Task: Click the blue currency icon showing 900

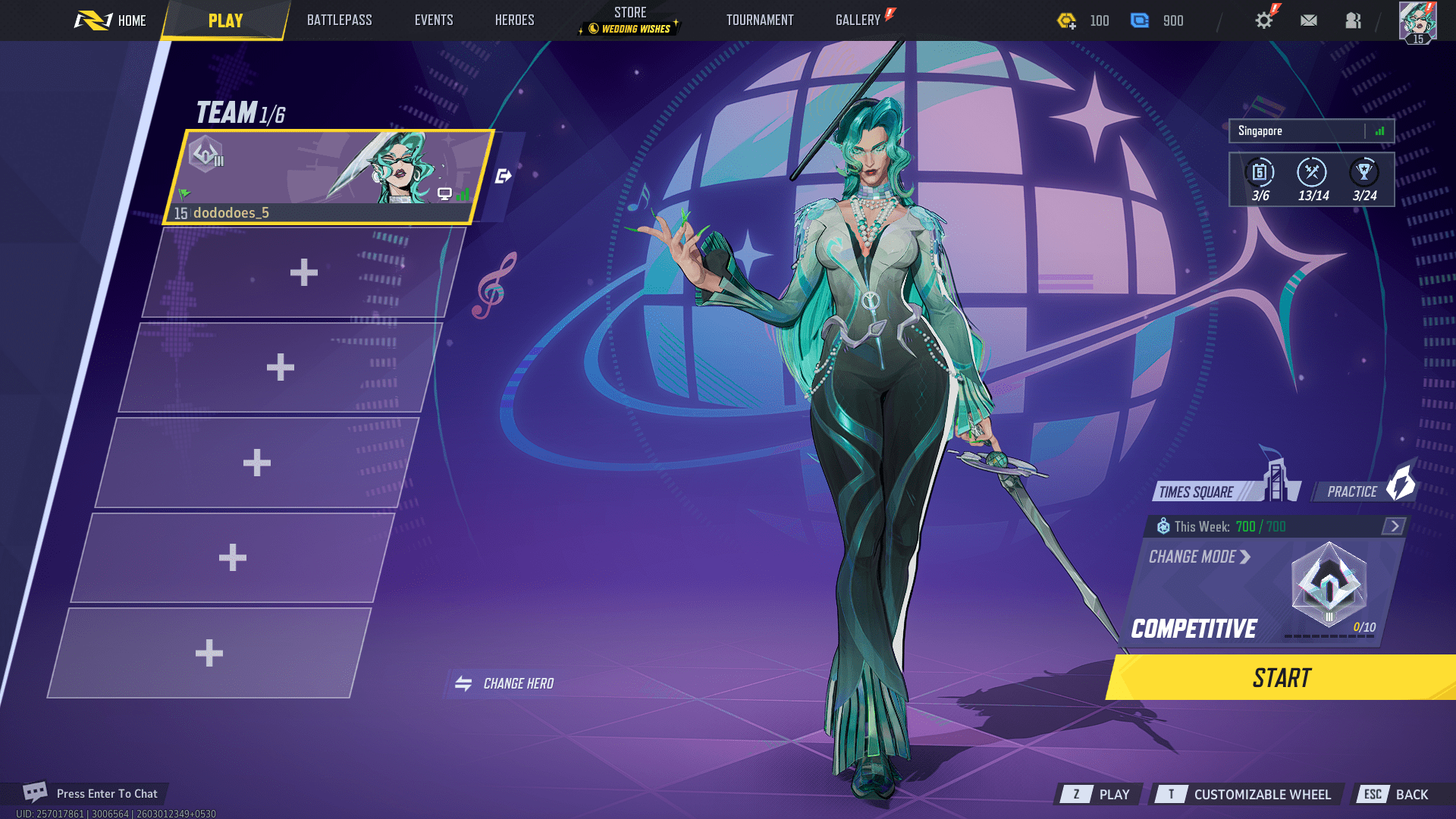Action: tap(1141, 20)
